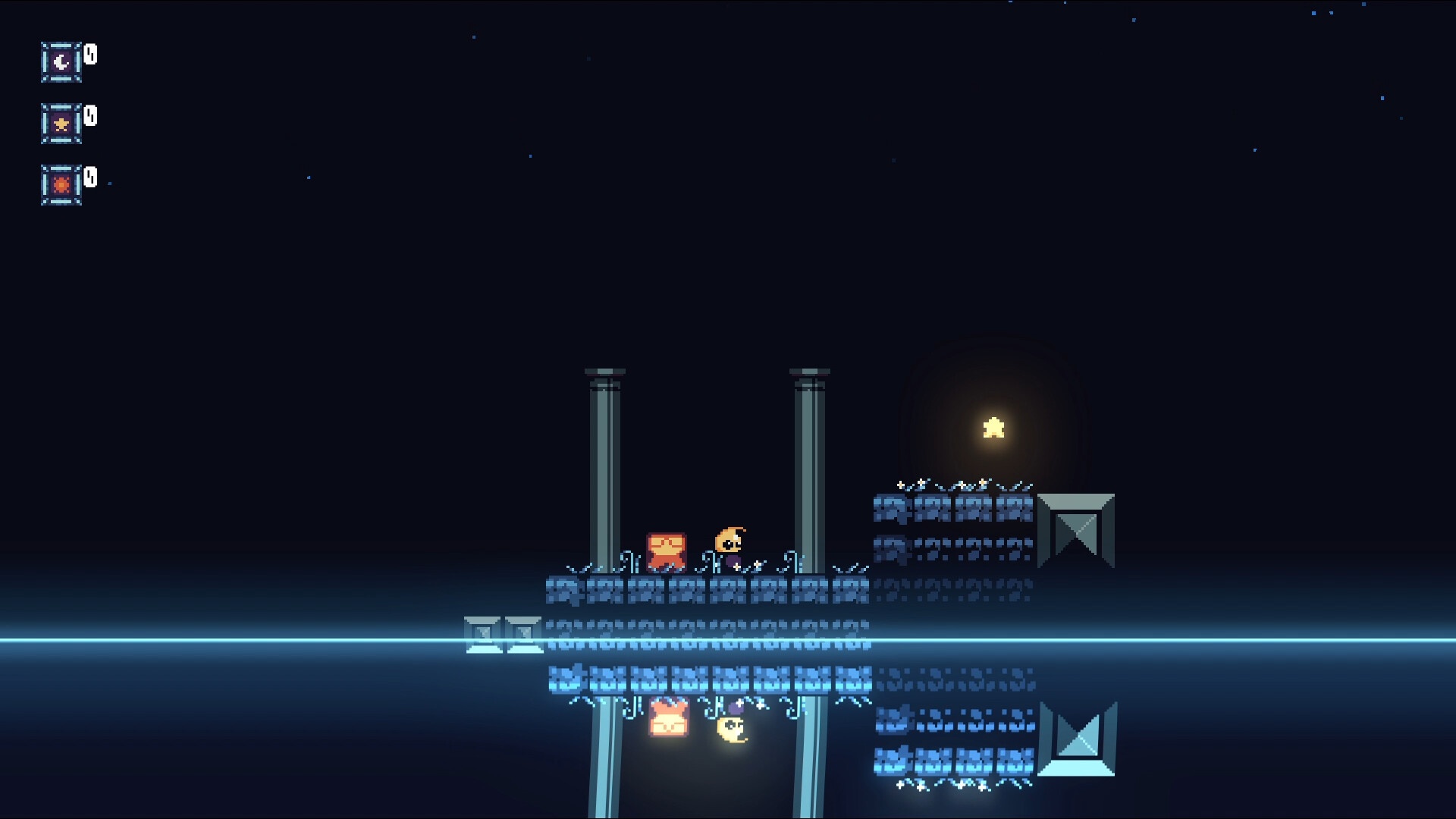Click the red sun collectible icon
1456x819 pixels.
61,185
